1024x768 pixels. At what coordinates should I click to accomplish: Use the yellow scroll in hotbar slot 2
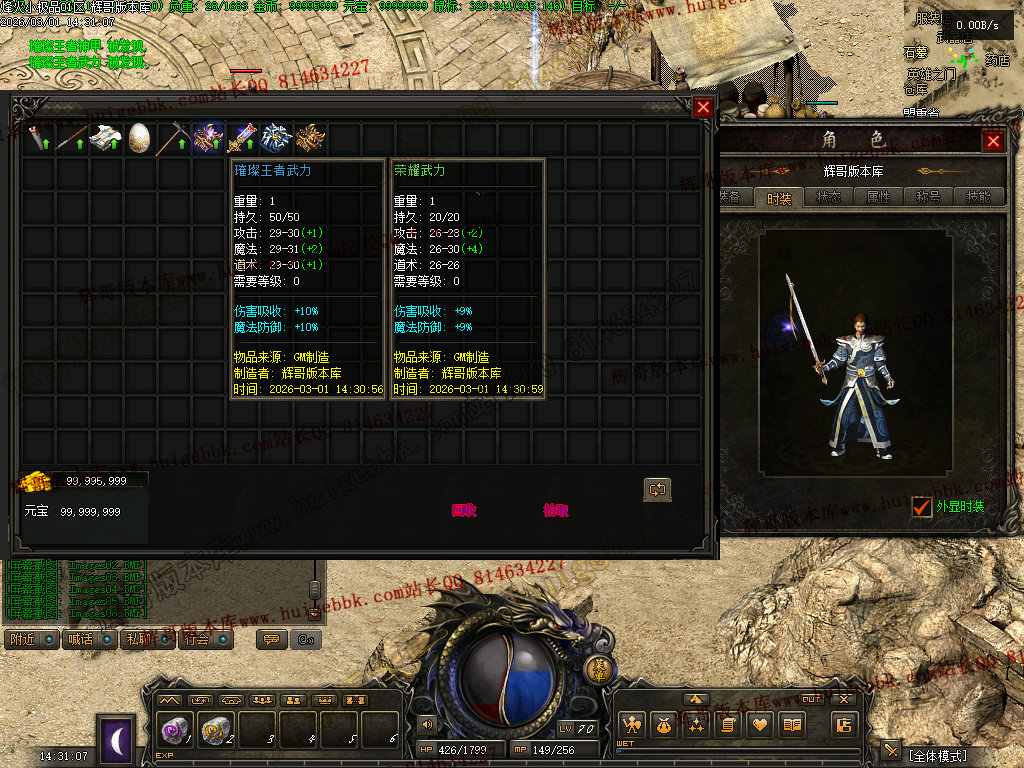[x=217, y=731]
